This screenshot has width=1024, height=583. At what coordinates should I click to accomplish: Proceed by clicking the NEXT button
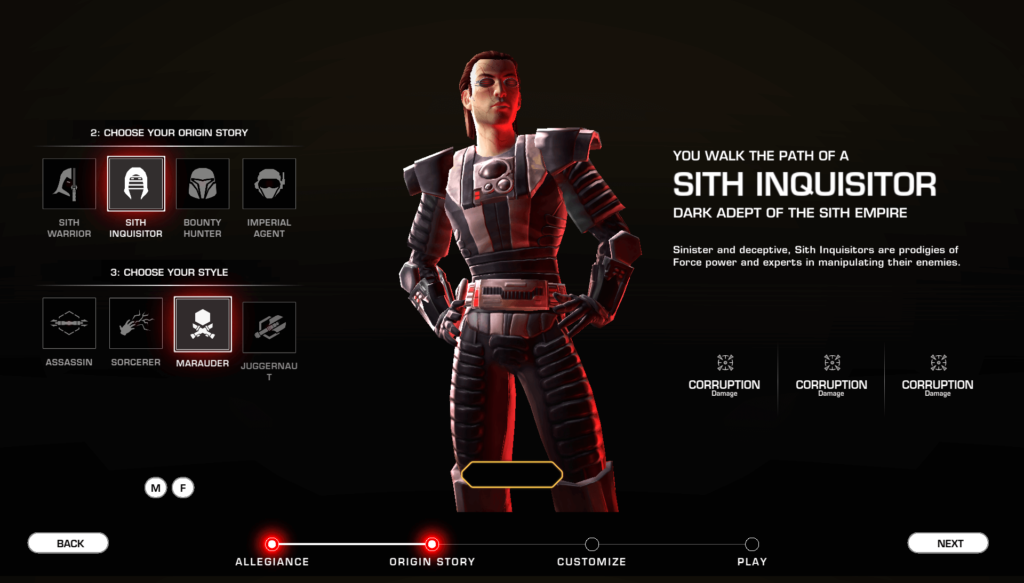pos(948,543)
